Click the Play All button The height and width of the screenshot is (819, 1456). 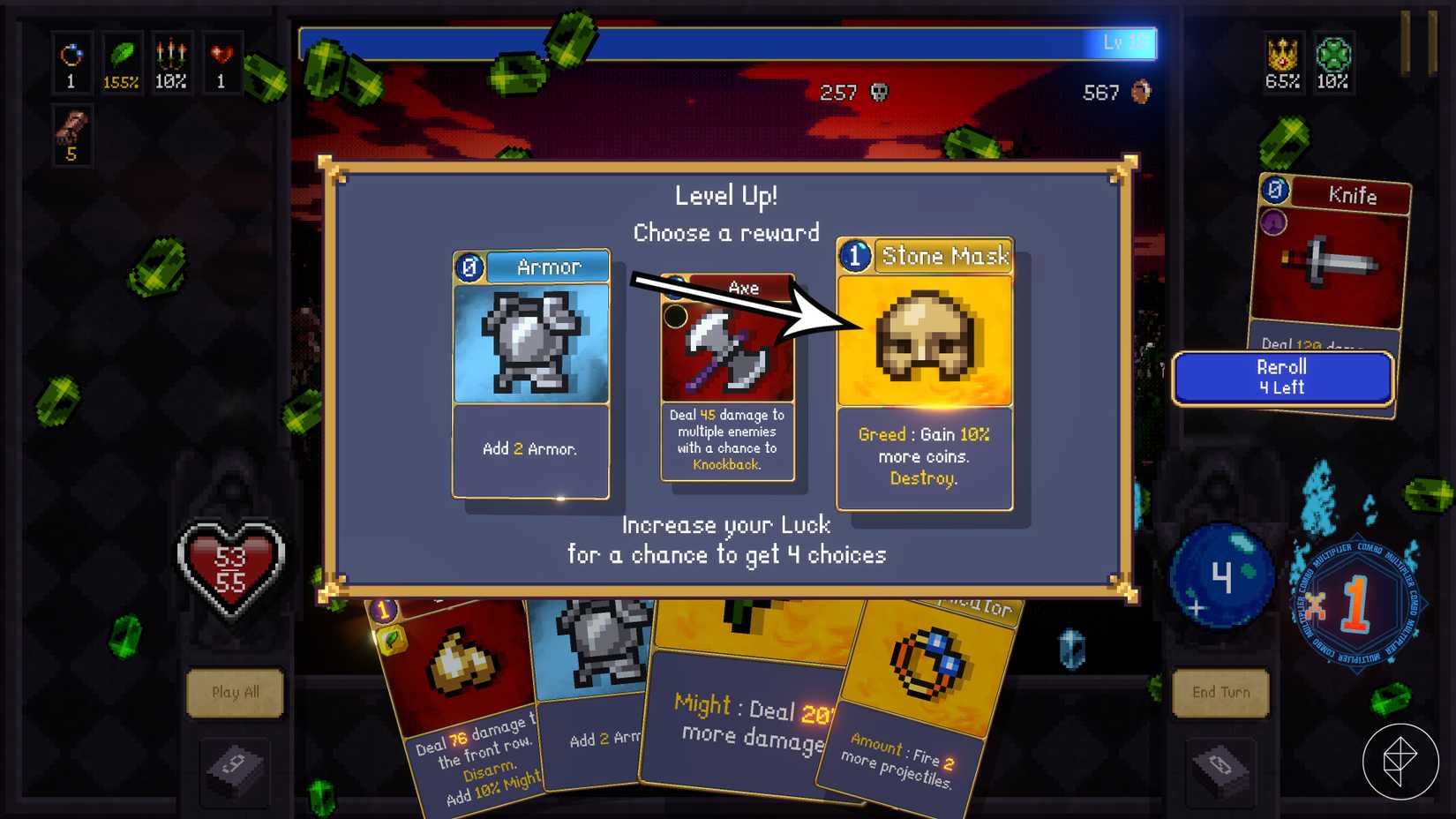click(236, 693)
